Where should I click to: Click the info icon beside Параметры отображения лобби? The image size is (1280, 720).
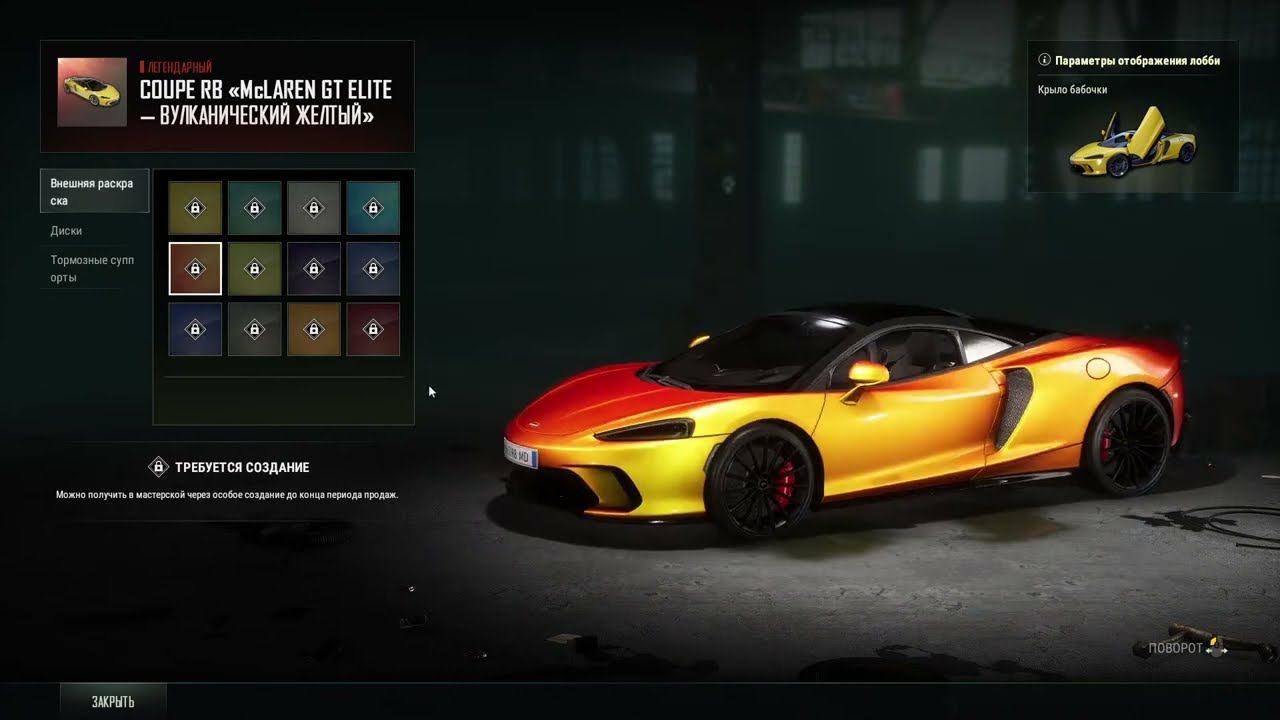[x=1045, y=60]
